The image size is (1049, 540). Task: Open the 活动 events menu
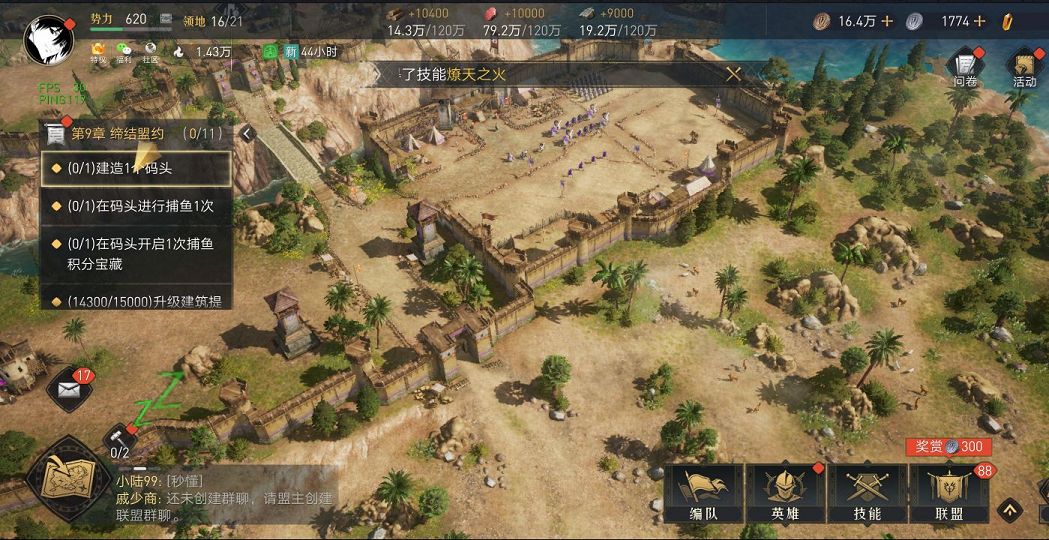pos(1024,67)
